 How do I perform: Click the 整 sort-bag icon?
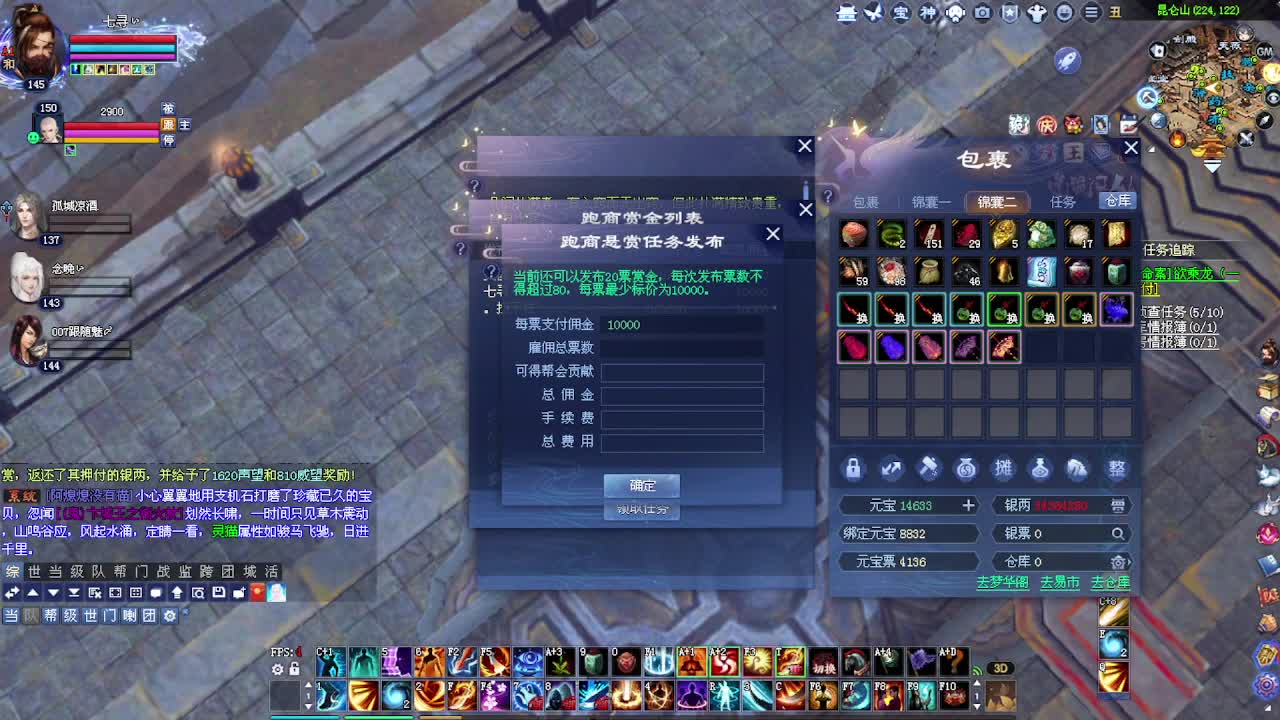tap(1116, 467)
